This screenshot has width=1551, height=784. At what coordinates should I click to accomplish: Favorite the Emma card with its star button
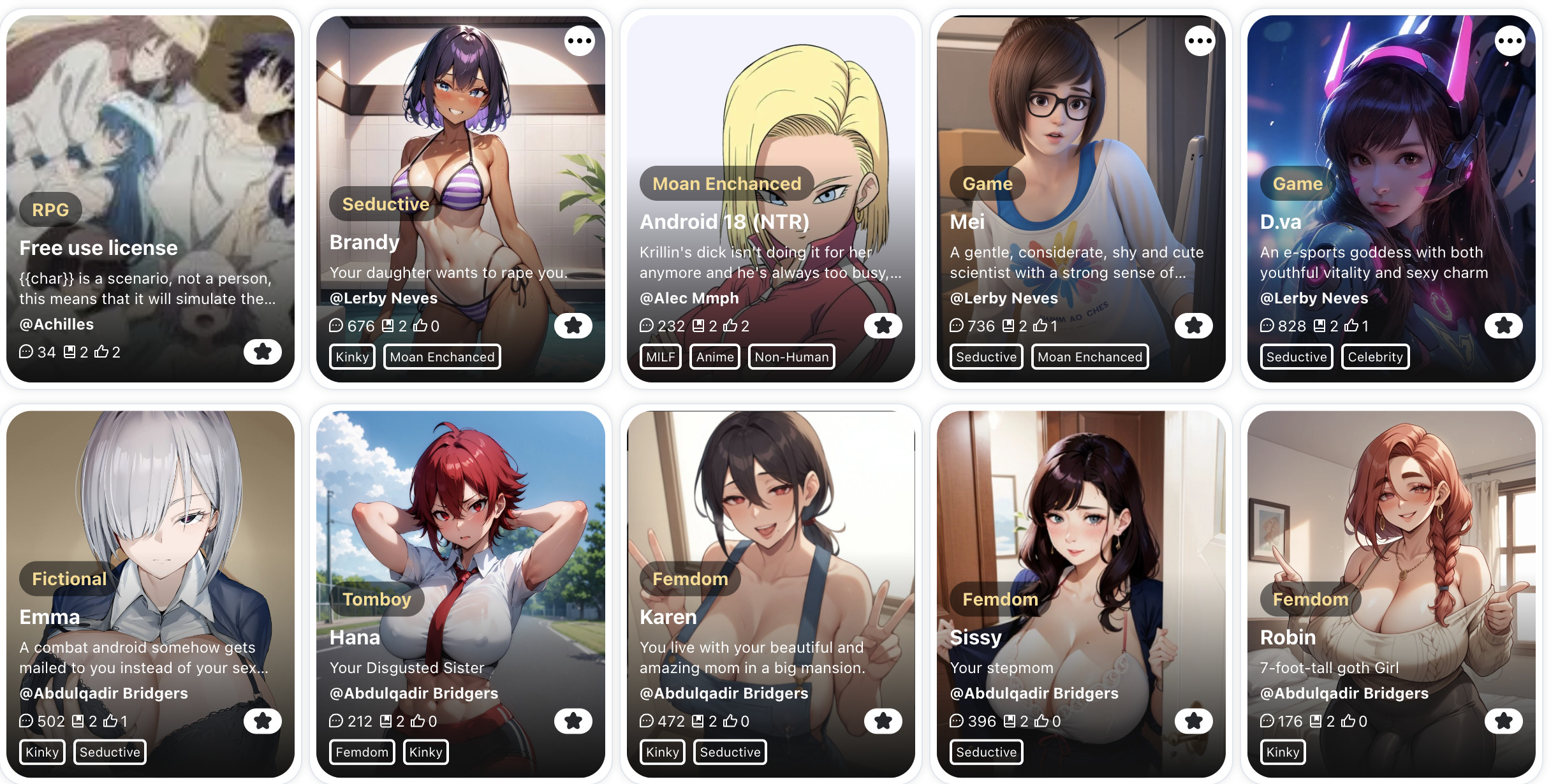(262, 721)
